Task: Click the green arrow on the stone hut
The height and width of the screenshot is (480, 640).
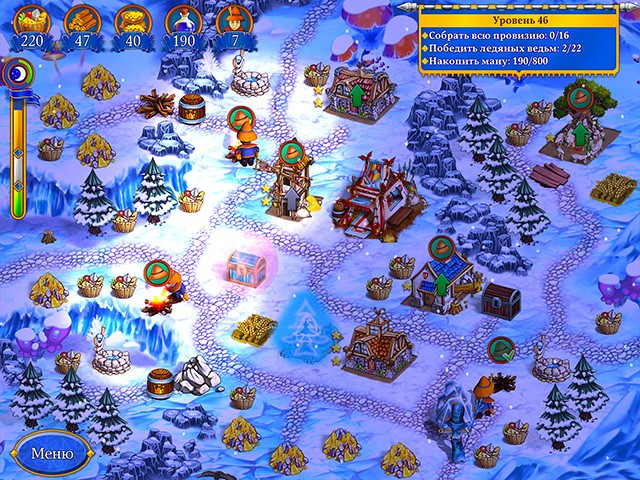Action: pyautogui.click(x=579, y=135)
